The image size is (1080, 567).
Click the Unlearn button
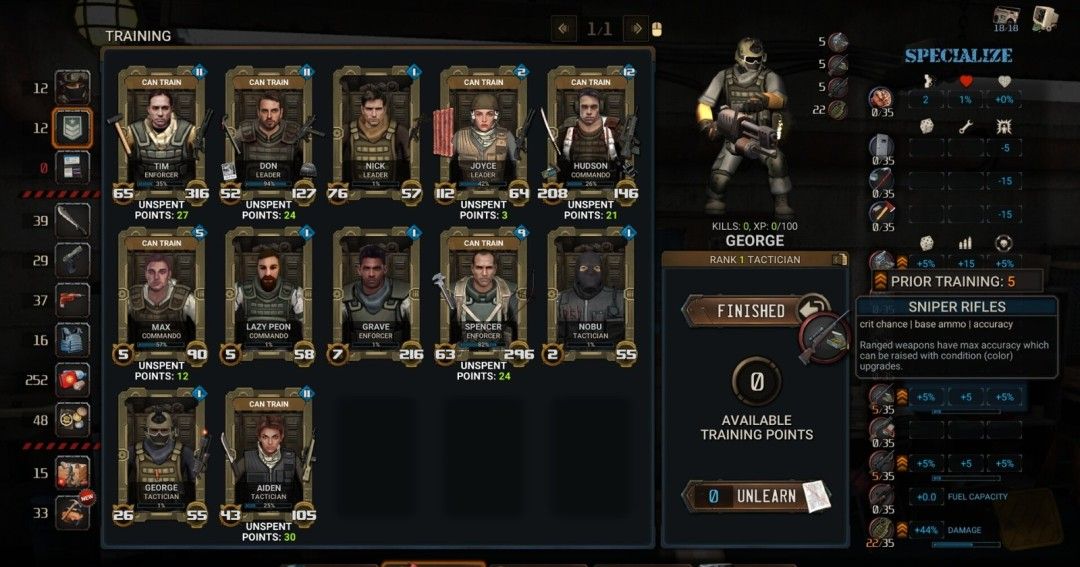754,496
